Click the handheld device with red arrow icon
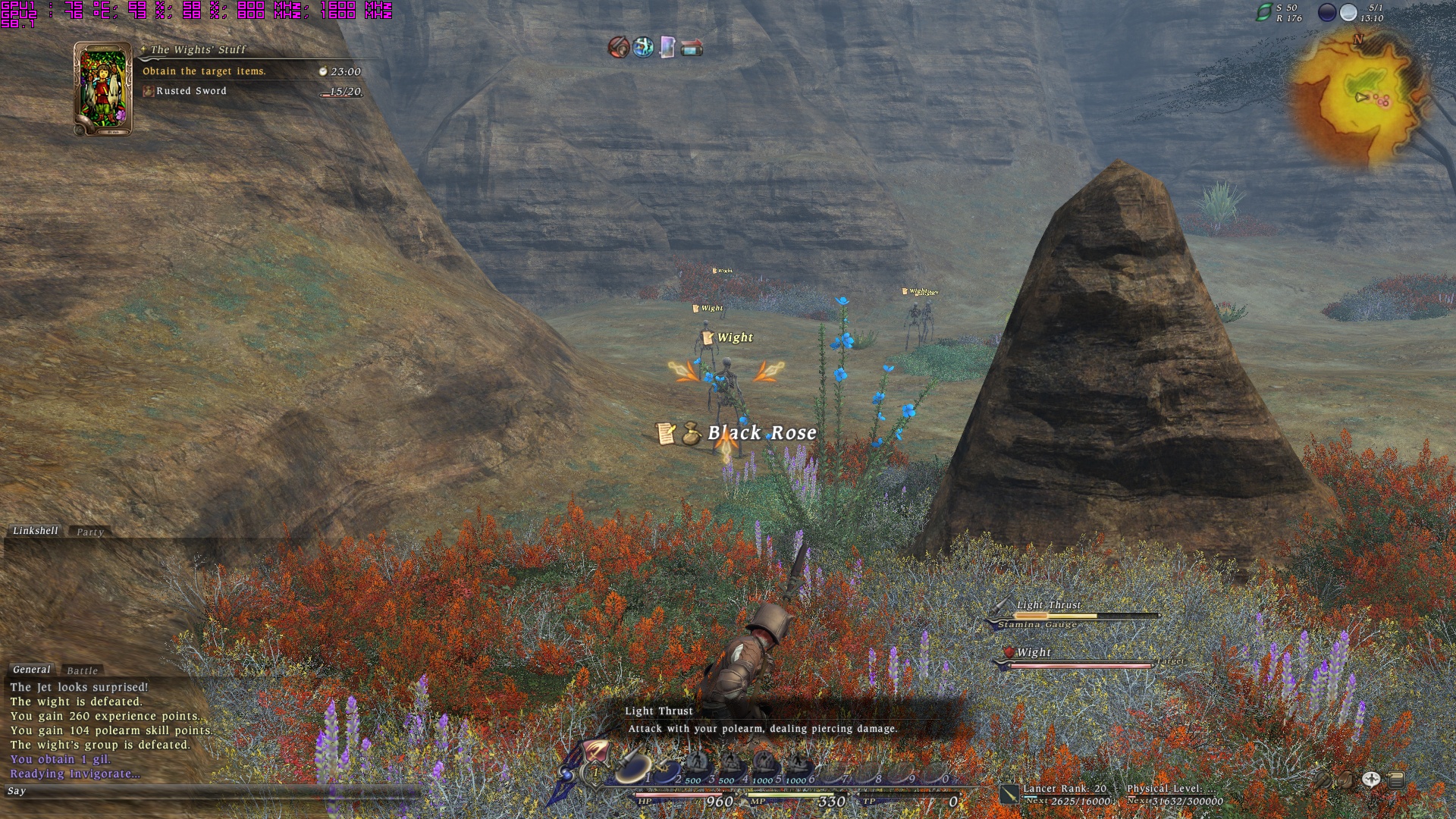 pos(692,49)
